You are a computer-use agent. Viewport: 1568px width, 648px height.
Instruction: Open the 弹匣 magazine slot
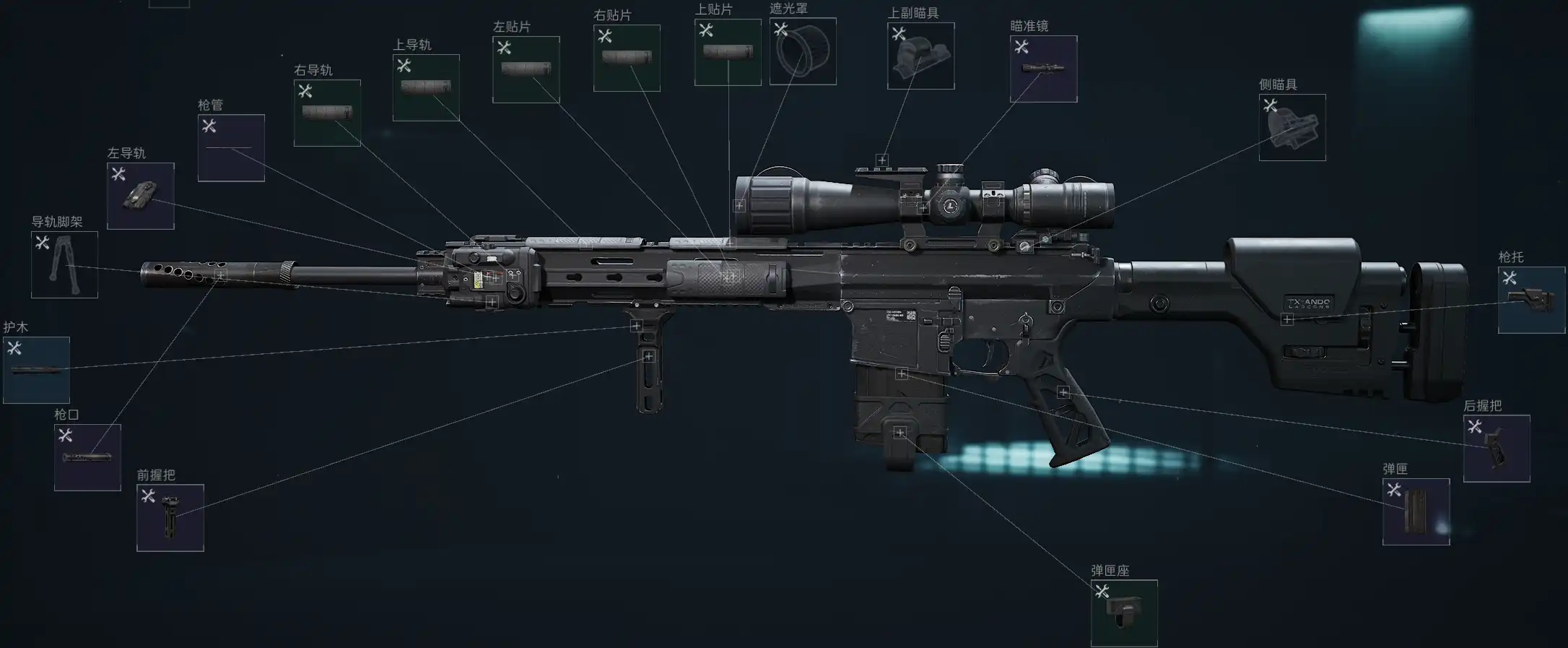tap(1416, 511)
